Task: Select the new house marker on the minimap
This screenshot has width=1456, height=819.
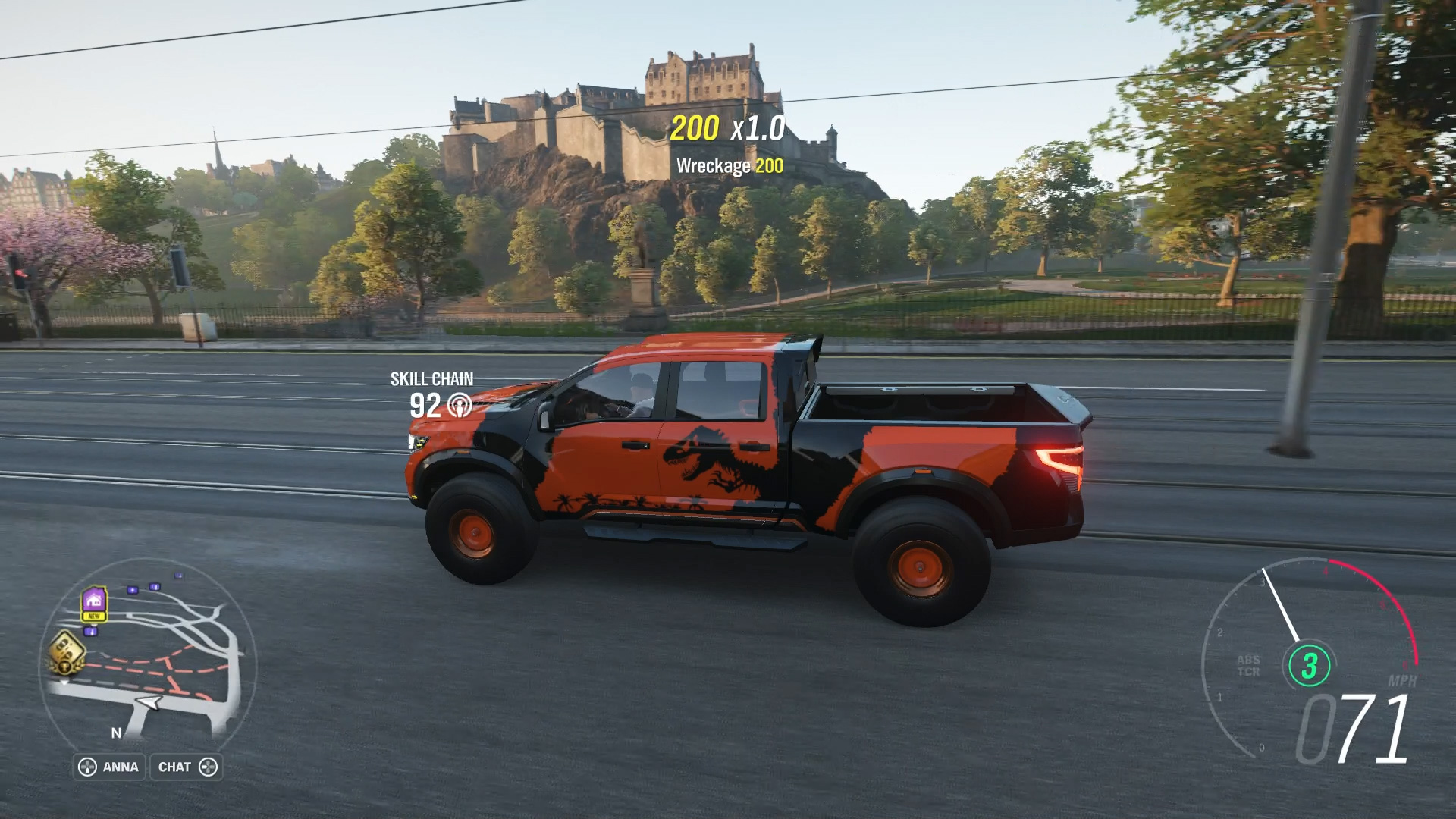Action: click(x=93, y=603)
